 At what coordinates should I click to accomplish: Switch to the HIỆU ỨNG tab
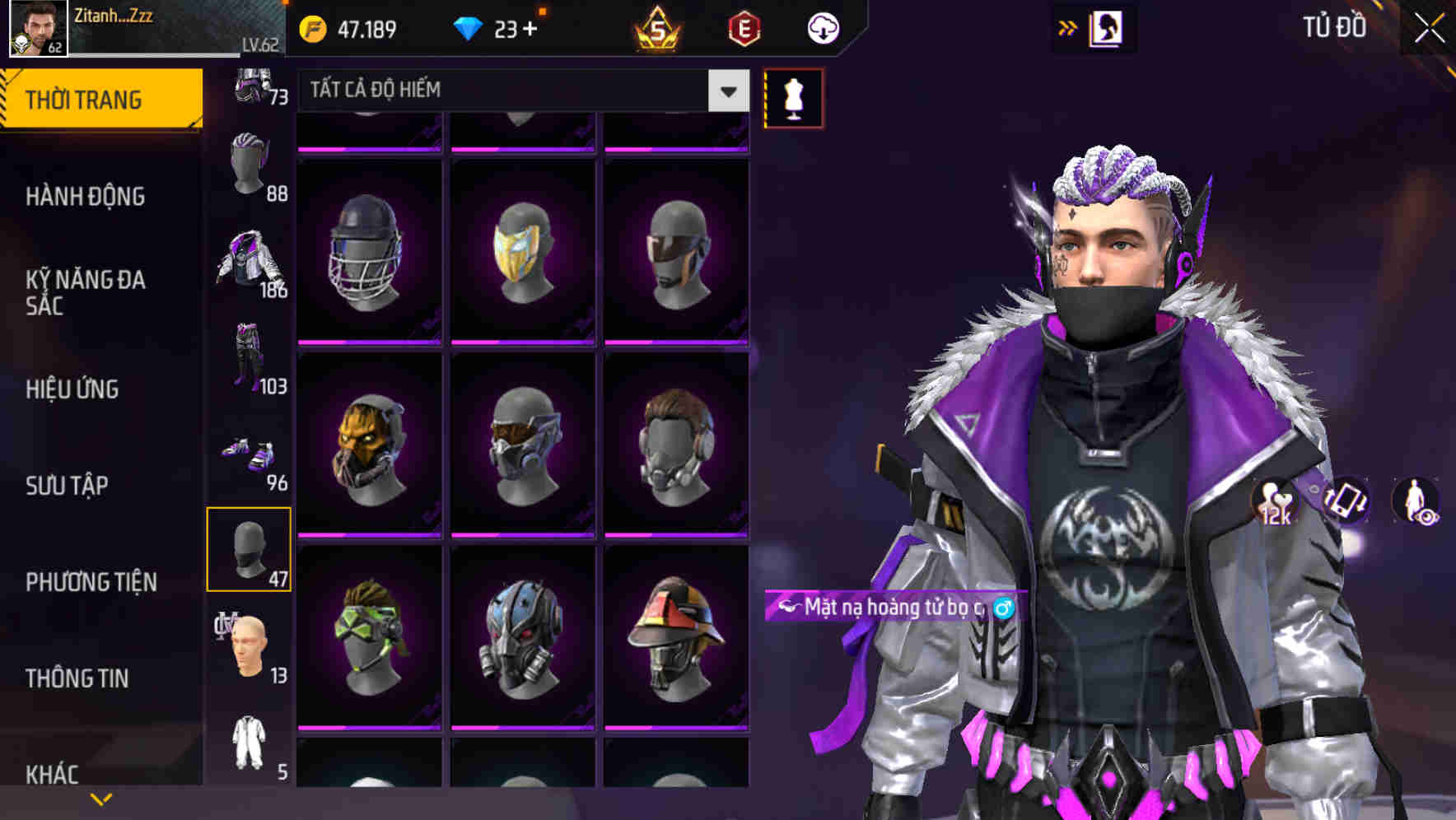[72, 389]
